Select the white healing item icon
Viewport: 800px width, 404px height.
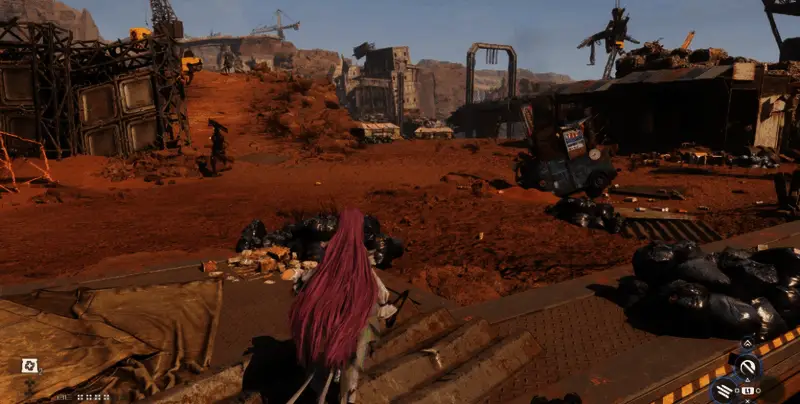pos(30,365)
